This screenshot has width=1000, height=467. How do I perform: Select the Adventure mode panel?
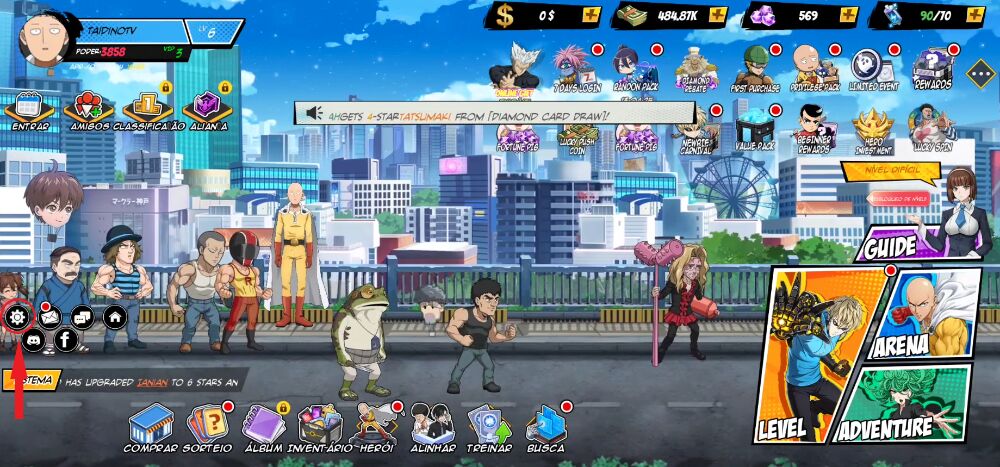click(900, 410)
